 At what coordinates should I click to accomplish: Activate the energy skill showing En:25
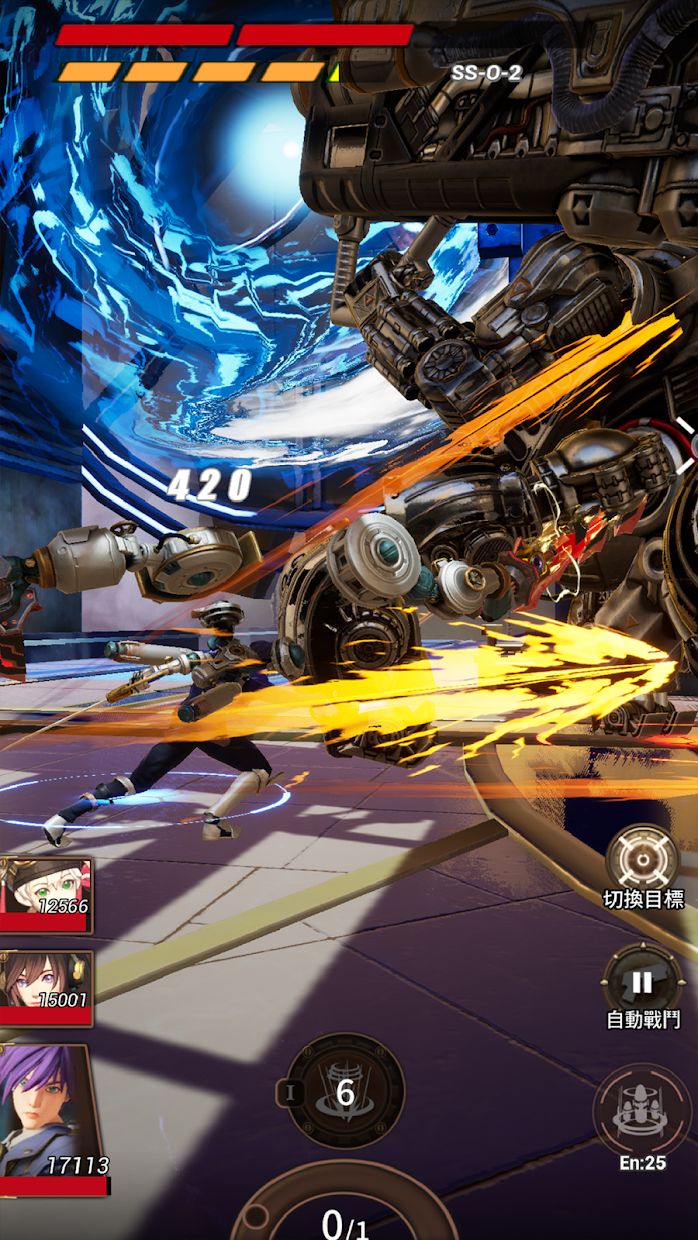pos(642,1110)
